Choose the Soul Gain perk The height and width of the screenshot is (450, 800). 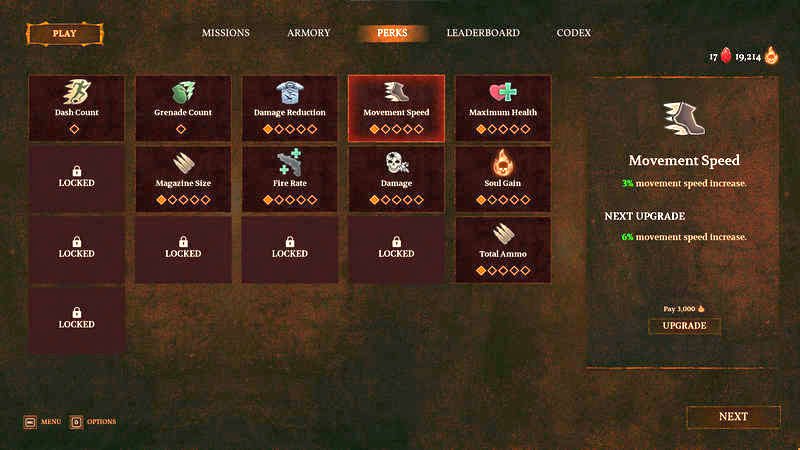pyautogui.click(x=503, y=179)
